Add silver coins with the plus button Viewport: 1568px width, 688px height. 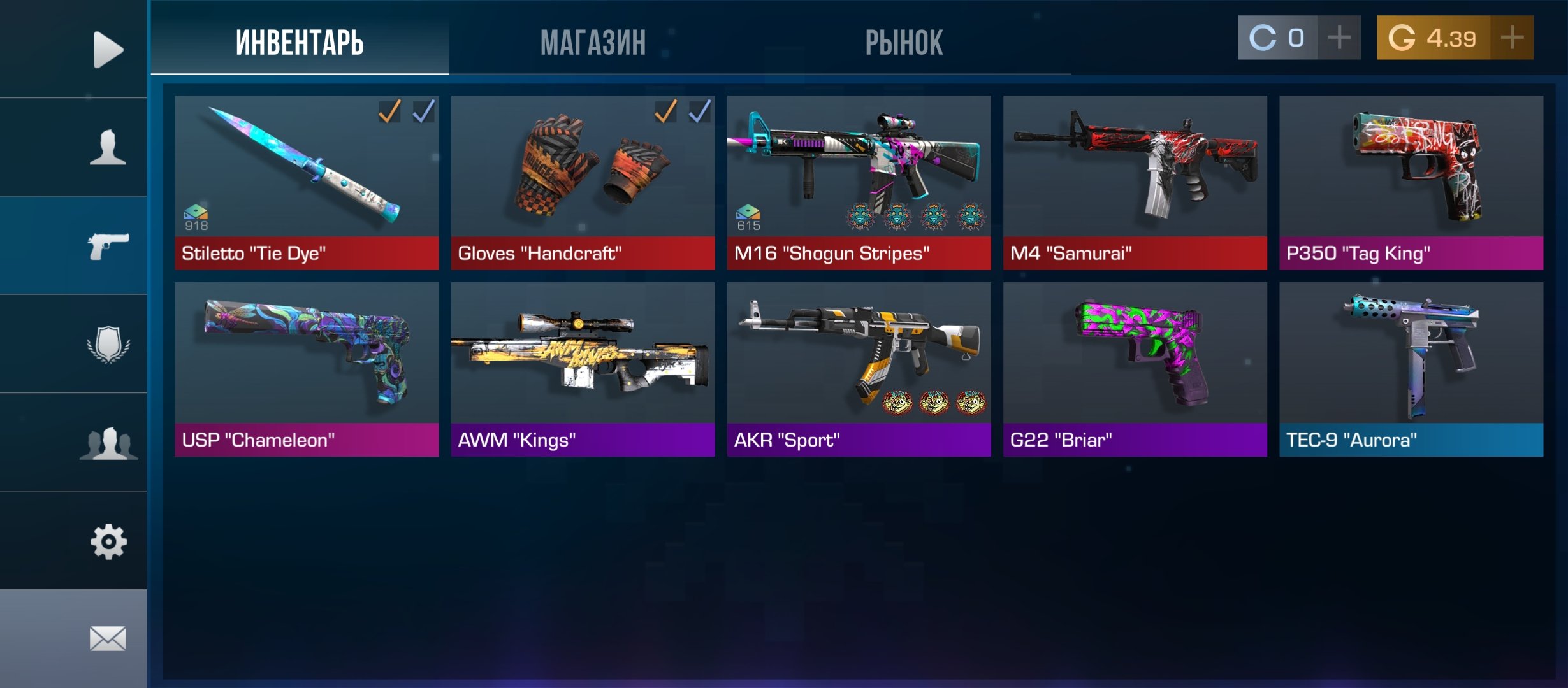tap(1339, 38)
